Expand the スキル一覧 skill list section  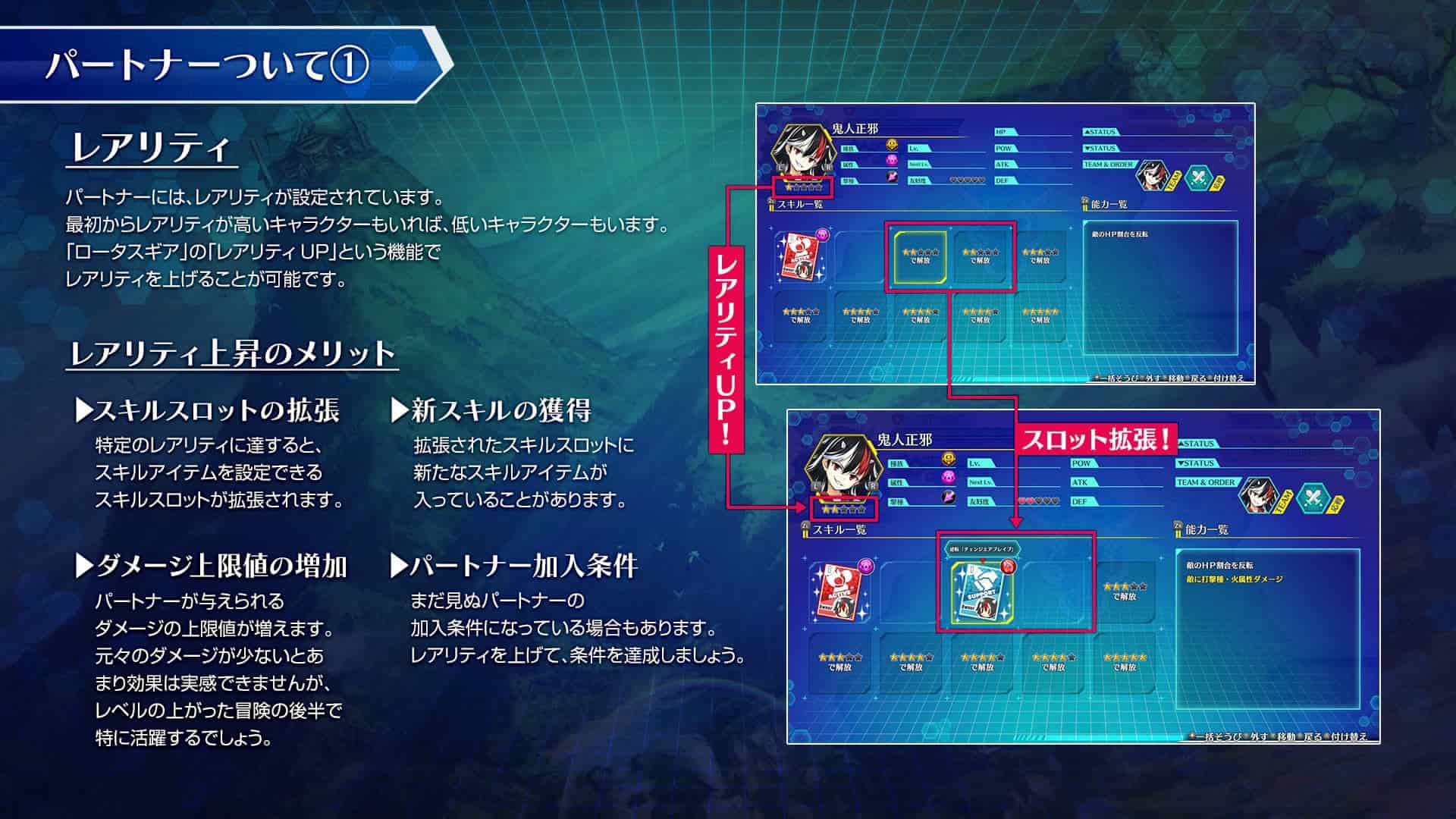click(x=794, y=204)
